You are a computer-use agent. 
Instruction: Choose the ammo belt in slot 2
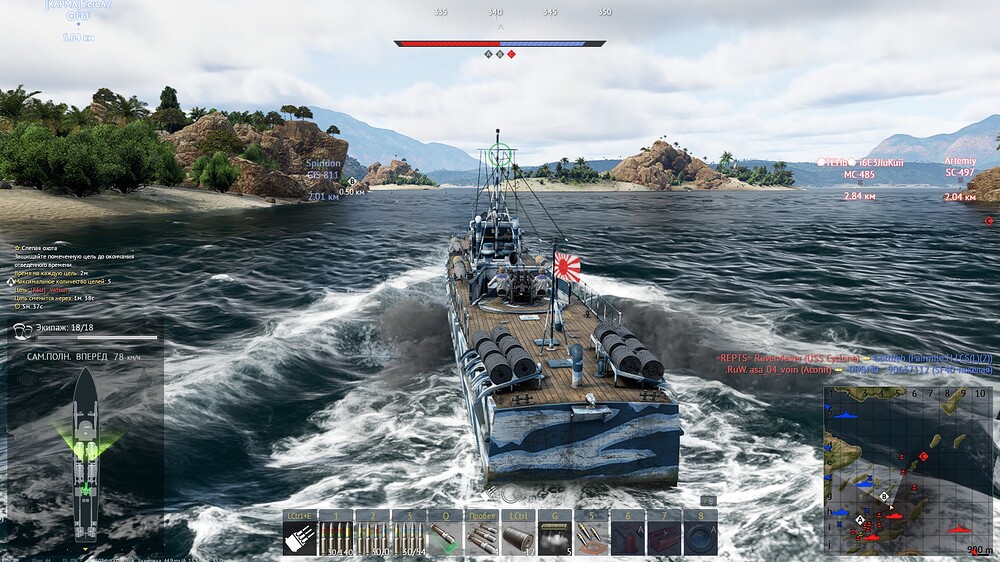click(372, 537)
